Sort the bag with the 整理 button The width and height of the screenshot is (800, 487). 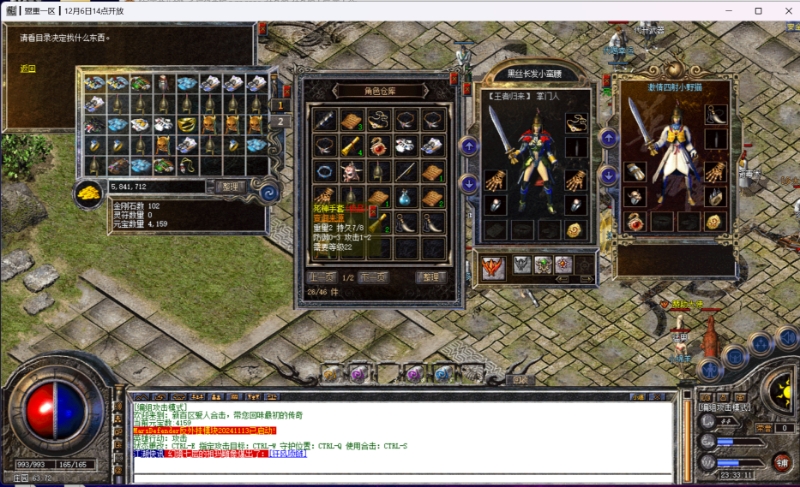(231, 186)
